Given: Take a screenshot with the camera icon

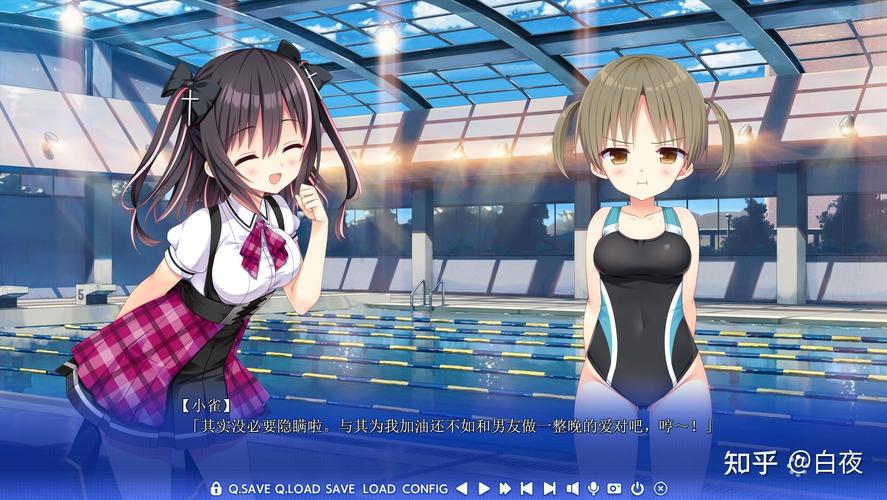Looking at the screenshot, I should (614, 488).
